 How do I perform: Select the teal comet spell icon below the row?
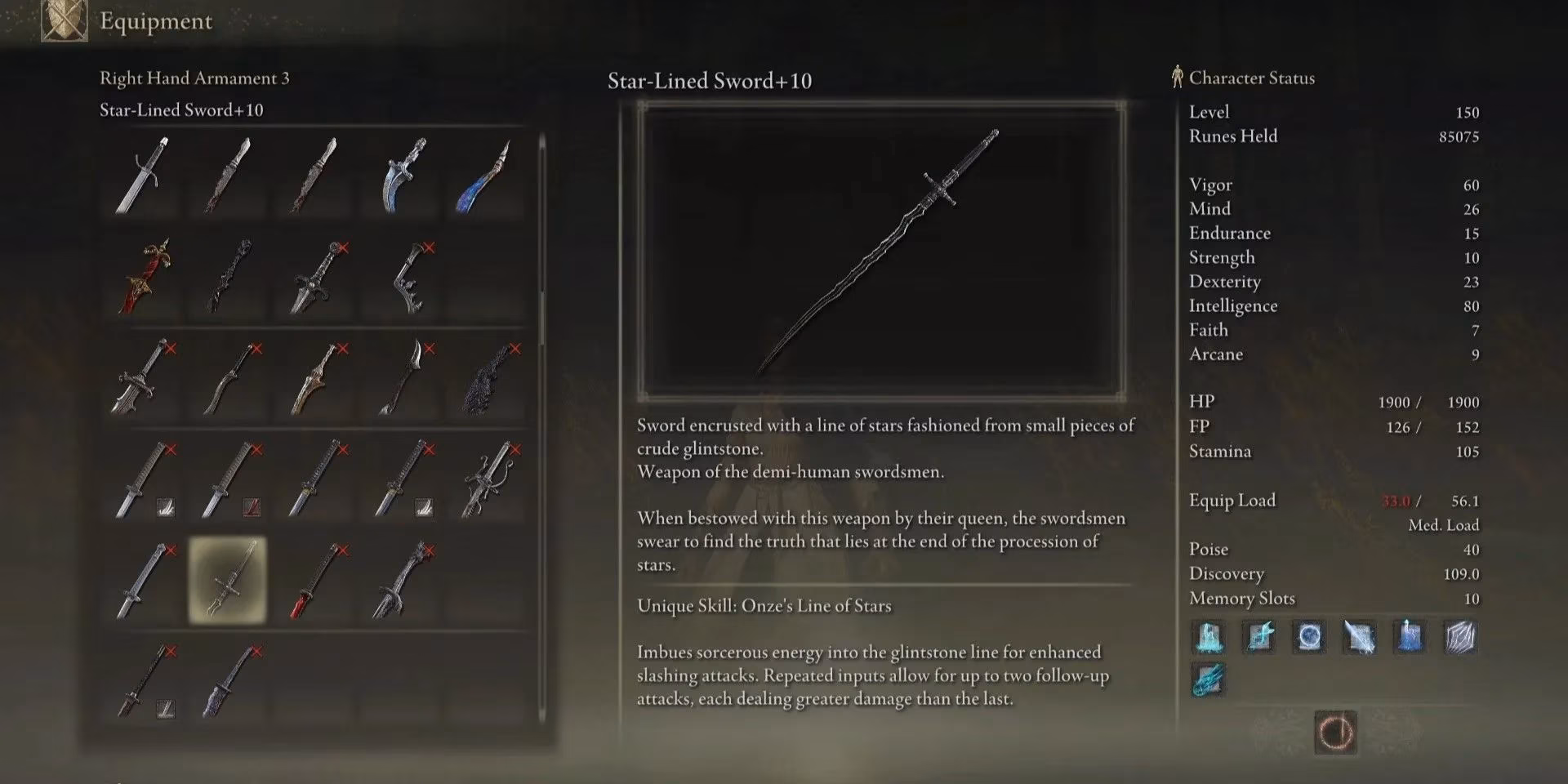pos(1209,678)
